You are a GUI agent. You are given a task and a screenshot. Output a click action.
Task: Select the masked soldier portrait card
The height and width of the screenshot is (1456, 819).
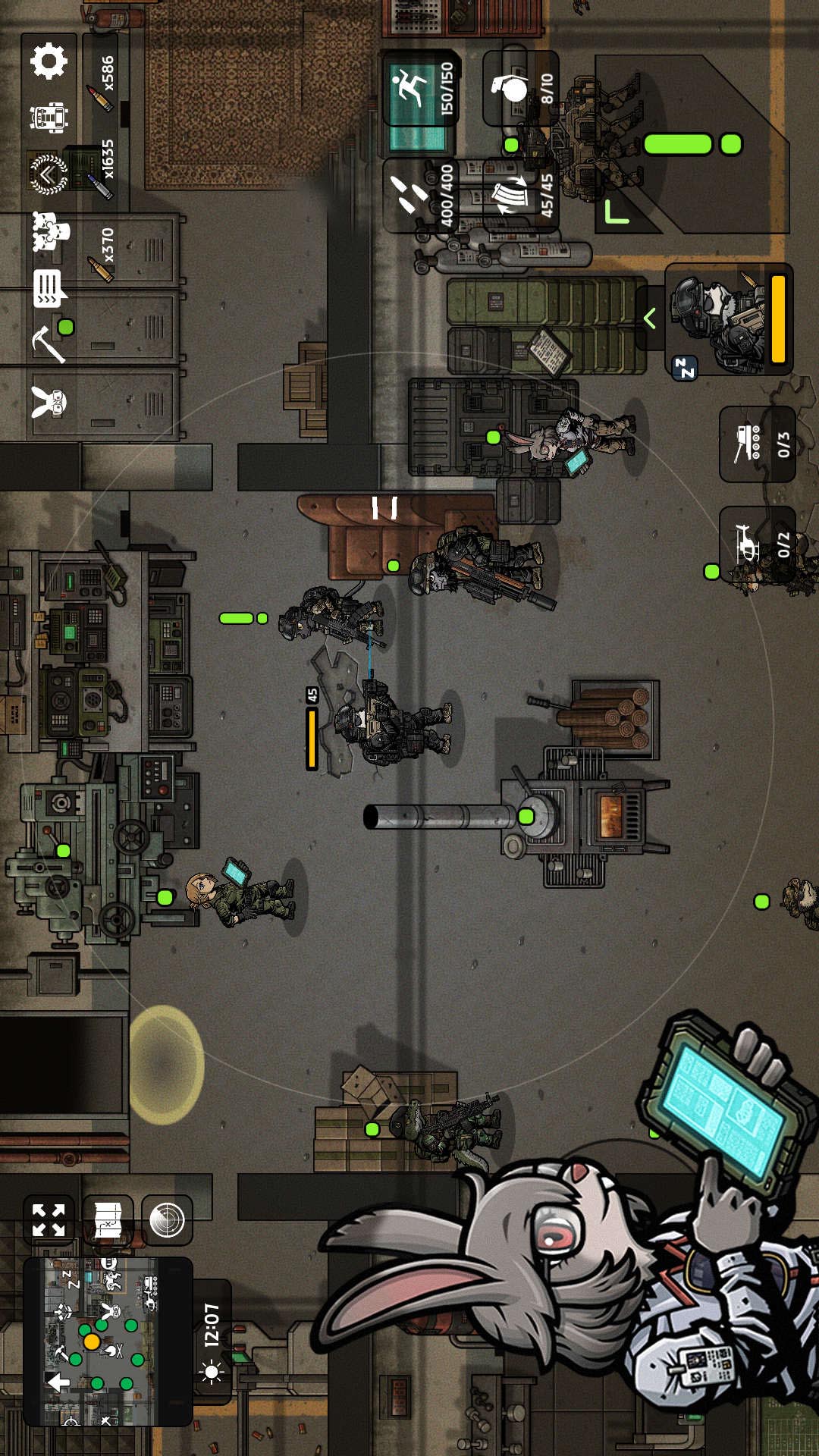click(730, 319)
